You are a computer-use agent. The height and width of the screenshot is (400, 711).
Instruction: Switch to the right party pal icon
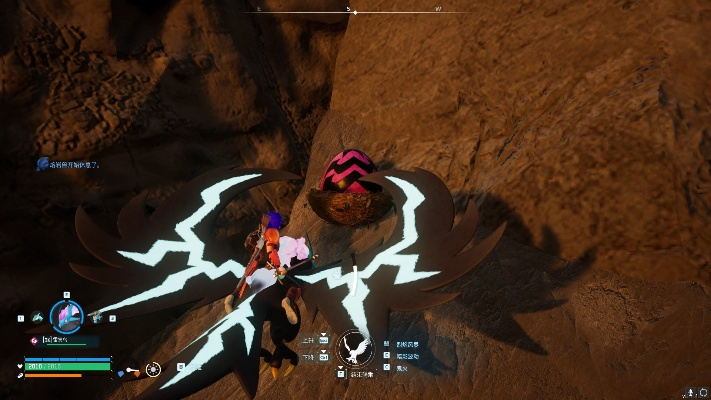pyautogui.click(x=97, y=318)
